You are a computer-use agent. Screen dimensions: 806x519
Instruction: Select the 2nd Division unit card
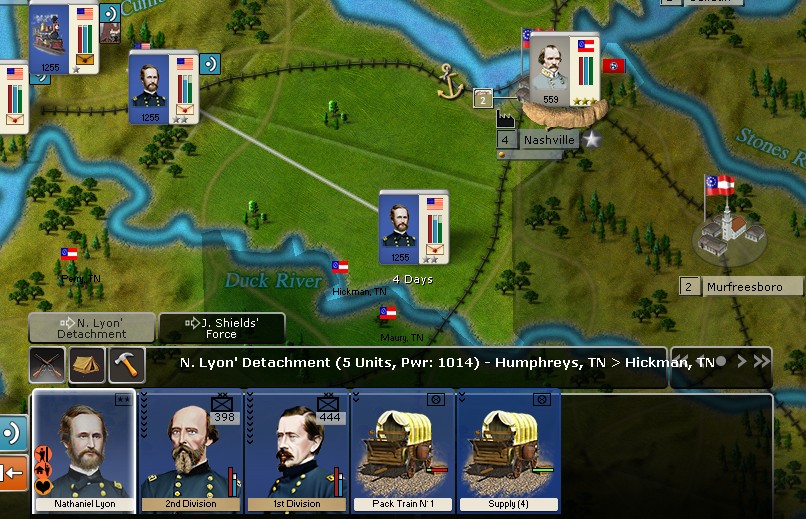[192, 450]
